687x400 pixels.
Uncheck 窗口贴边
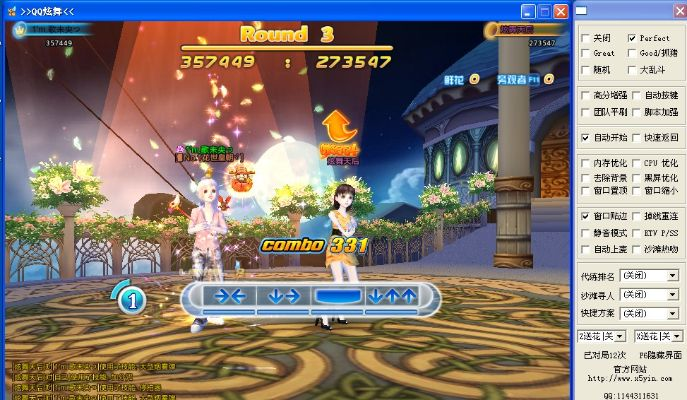coord(585,216)
